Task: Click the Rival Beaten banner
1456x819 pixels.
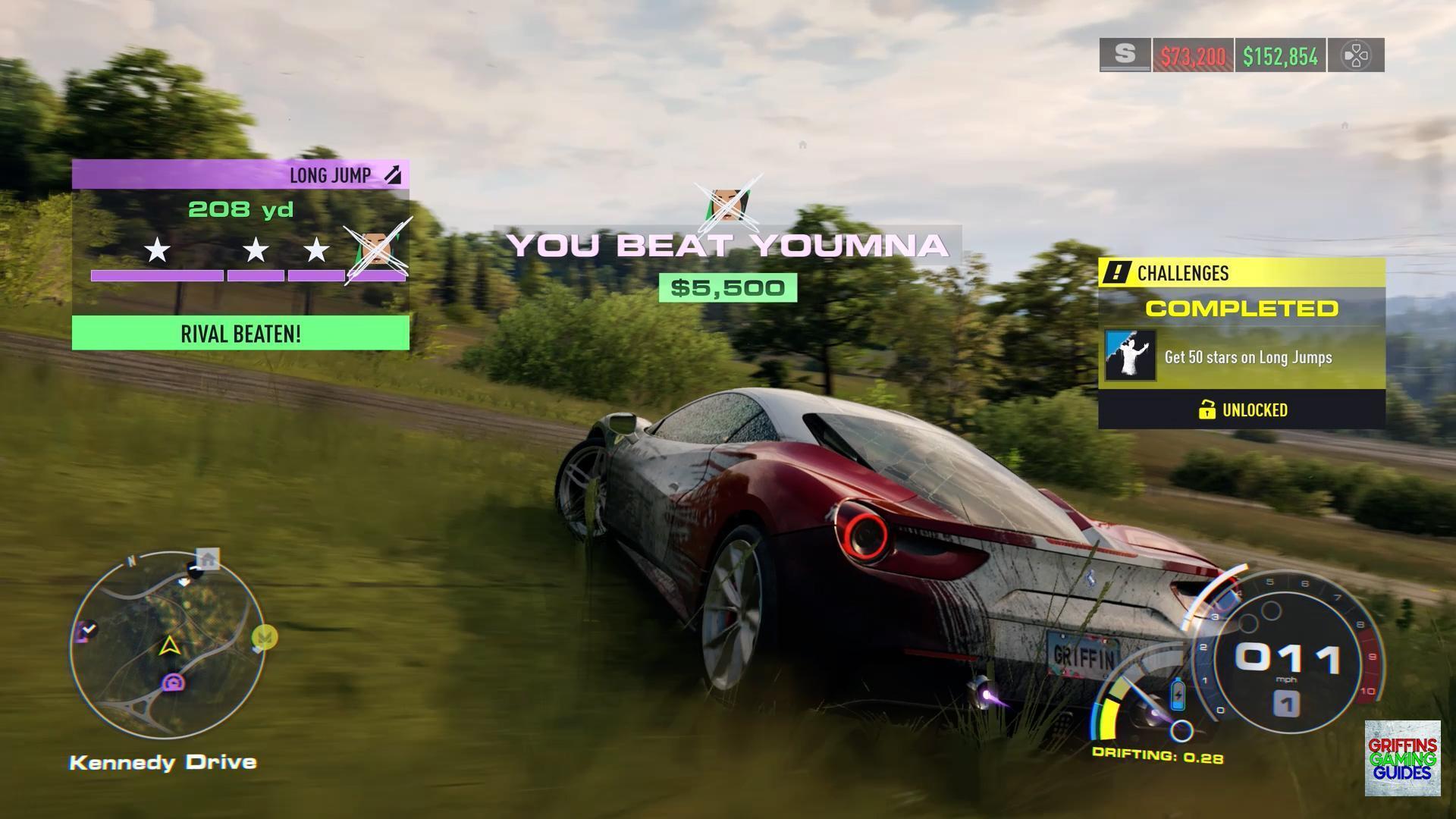Action: point(240,334)
